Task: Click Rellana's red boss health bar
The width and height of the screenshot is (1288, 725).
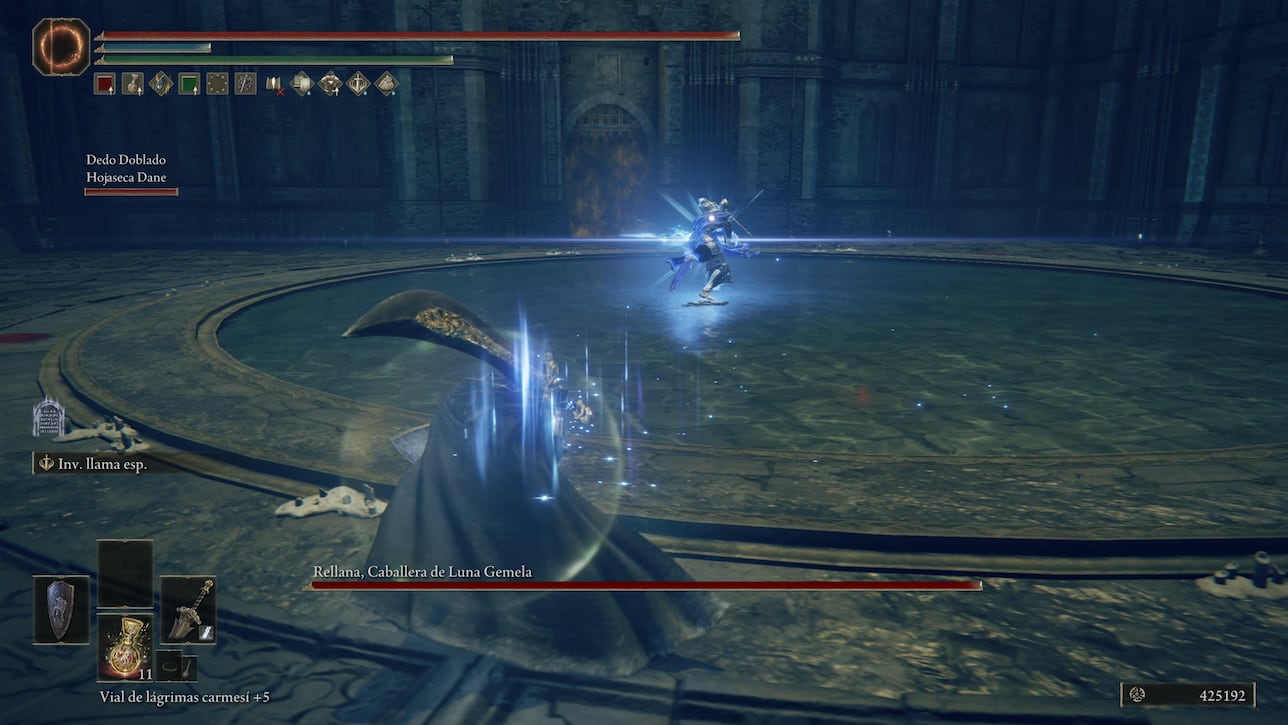Action: tap(645, 585)
